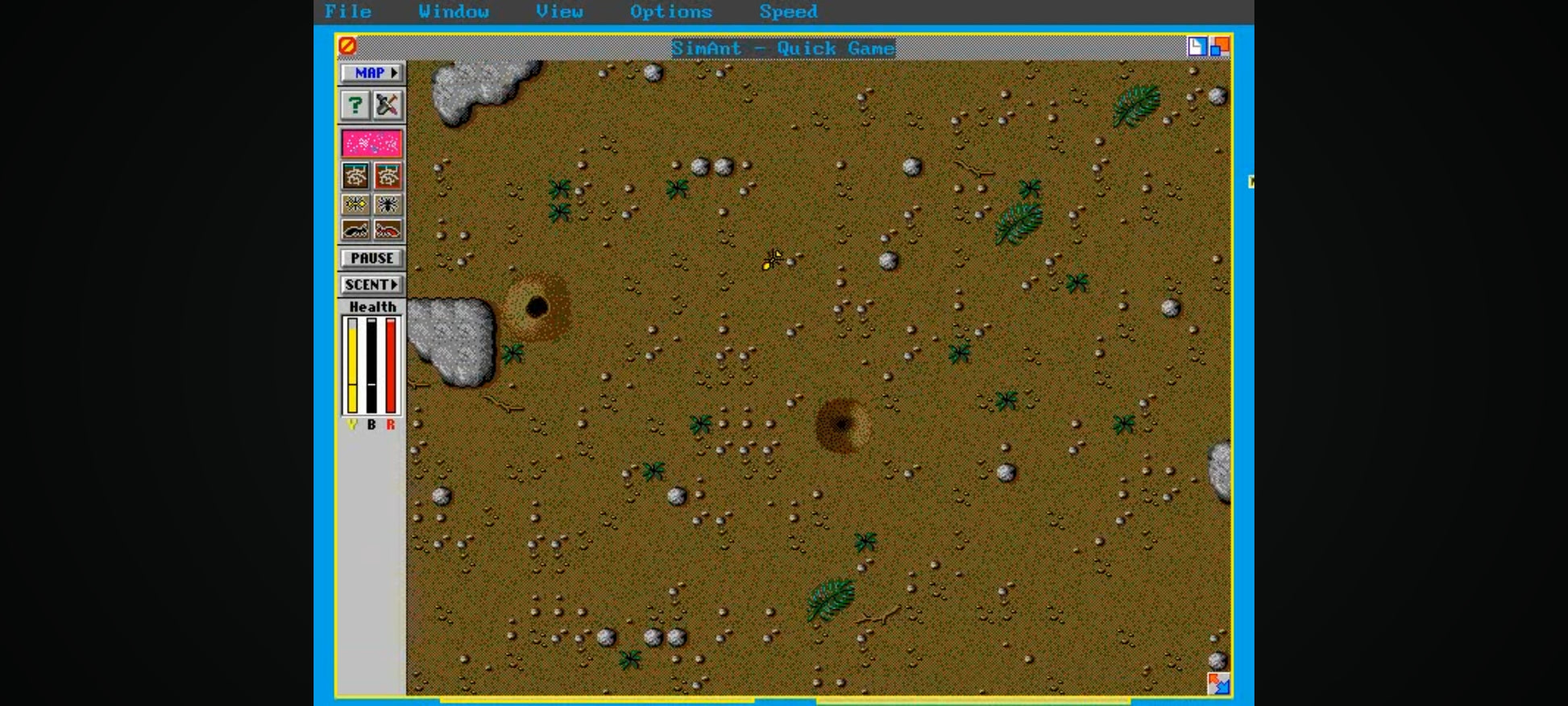Open the File menu

(x=347, y=11)
